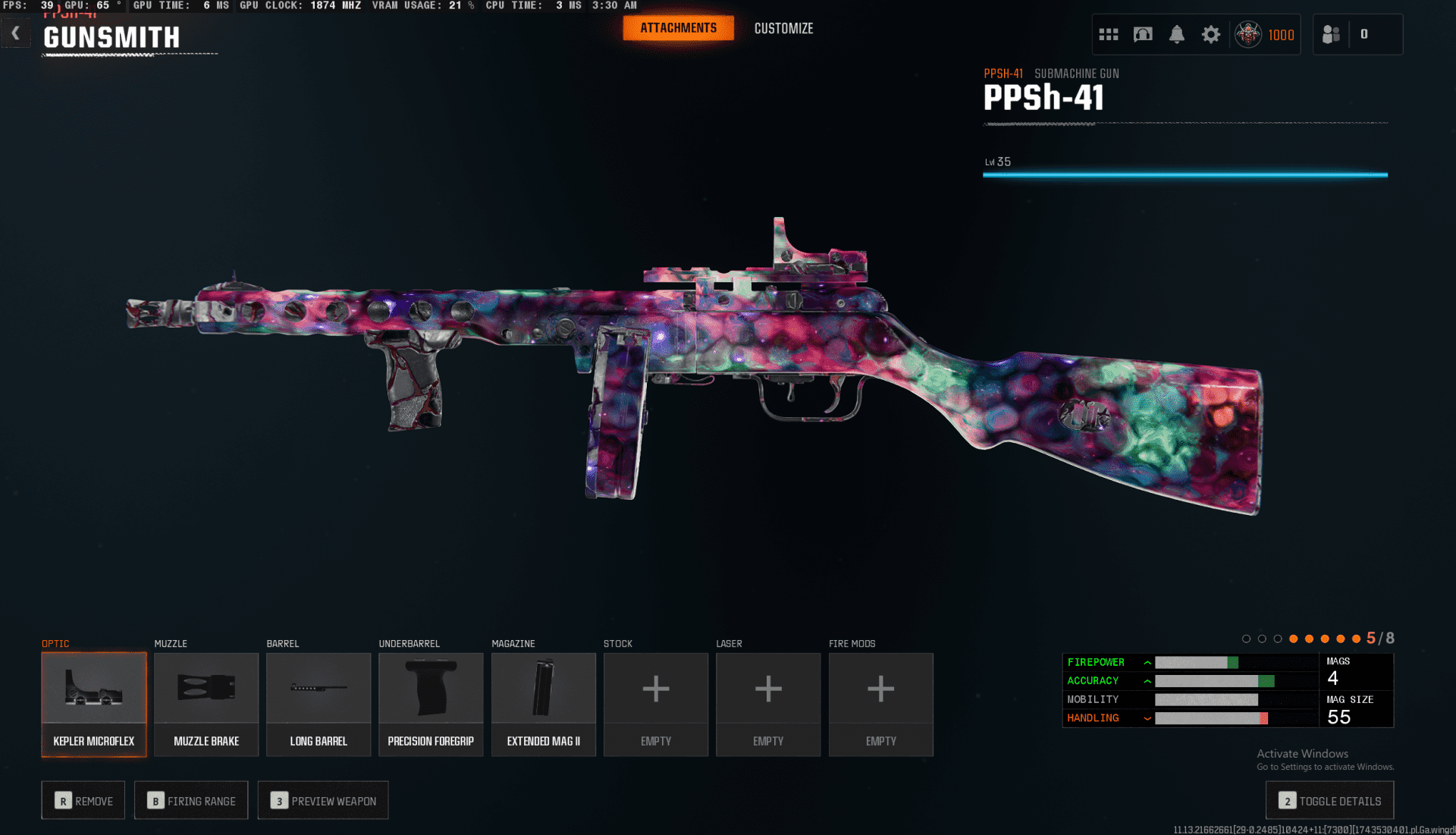The width and height of the screenshot is (1456, 835).
Task: Add an attachment to empty Laser slot
Action: pos(768,704)
